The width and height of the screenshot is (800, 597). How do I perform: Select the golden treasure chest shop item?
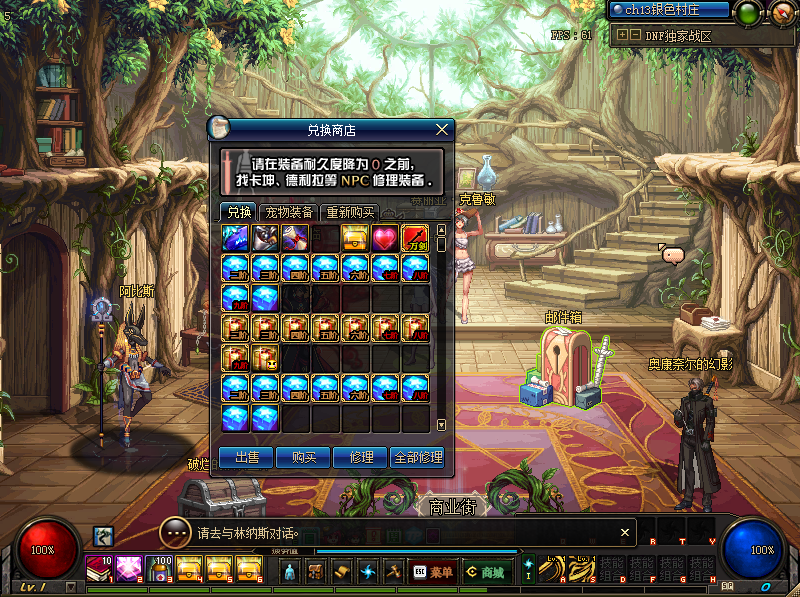point(355,238)
